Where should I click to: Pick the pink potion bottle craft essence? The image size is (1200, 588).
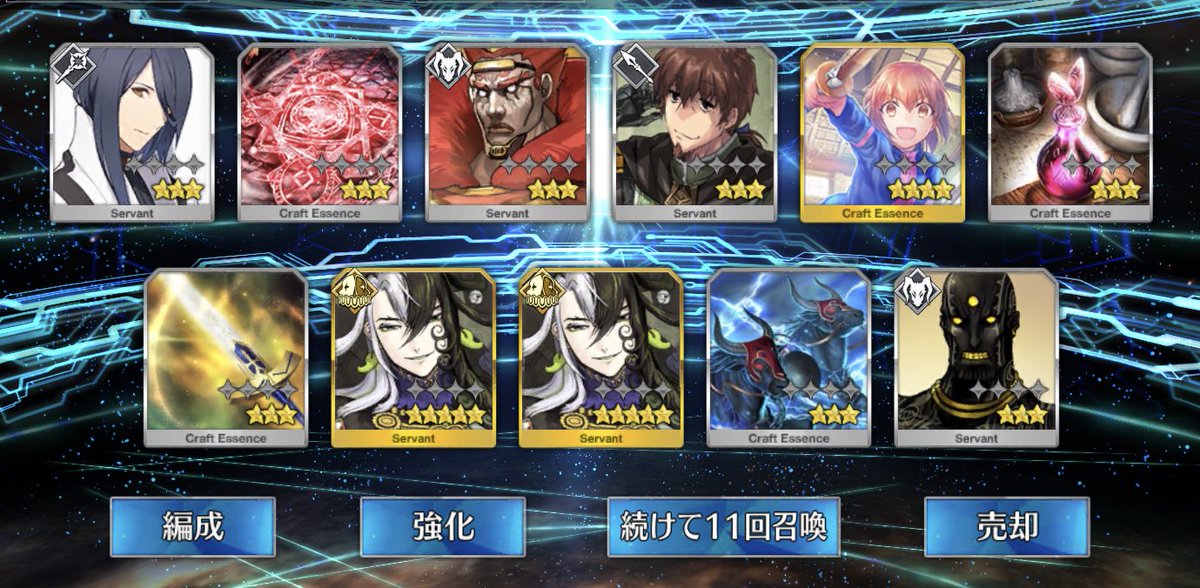pyautogui.click(x=1070, y=130)
